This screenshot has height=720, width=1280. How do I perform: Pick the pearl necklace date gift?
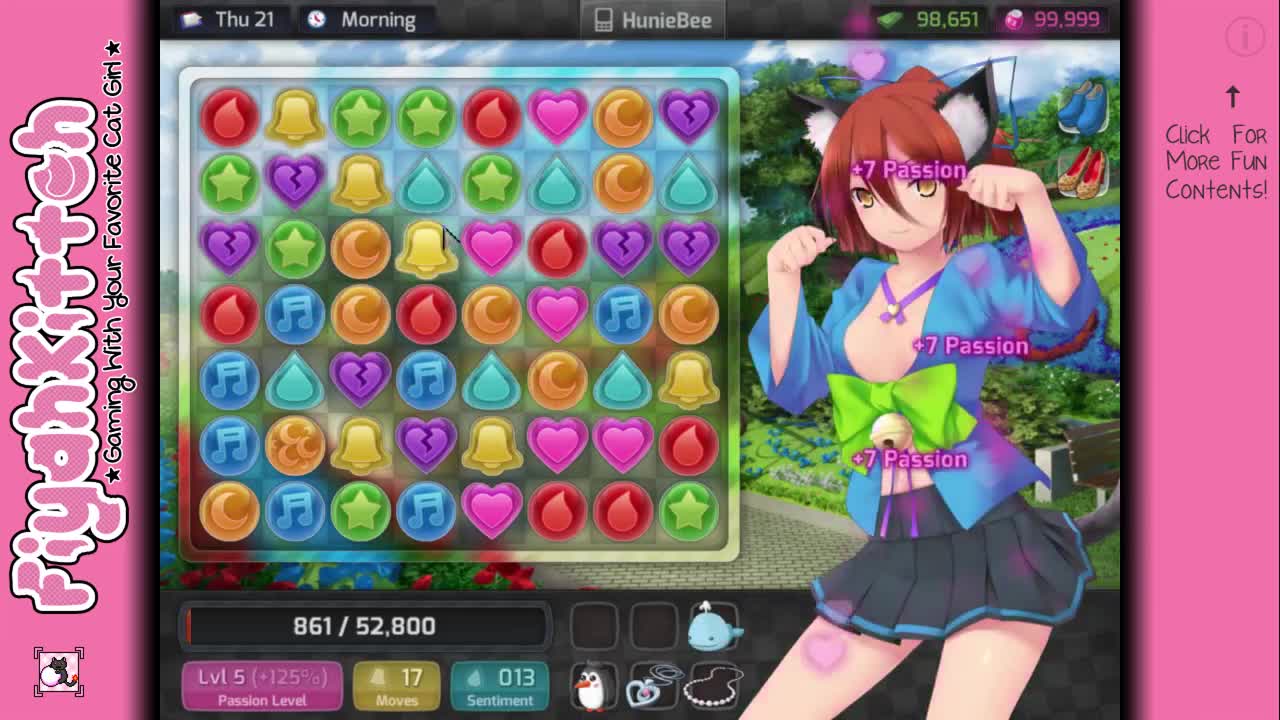(x=714, y=687)
